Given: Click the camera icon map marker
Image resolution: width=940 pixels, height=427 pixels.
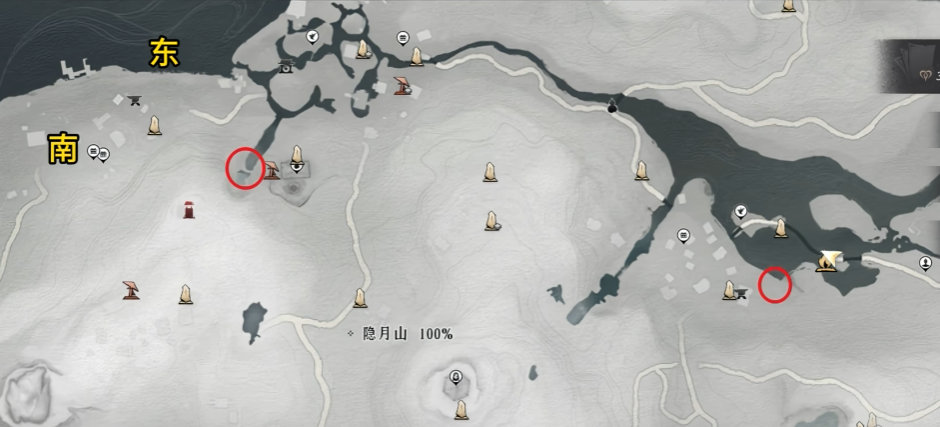Looking at the screenshot, I should pos(287,68).
